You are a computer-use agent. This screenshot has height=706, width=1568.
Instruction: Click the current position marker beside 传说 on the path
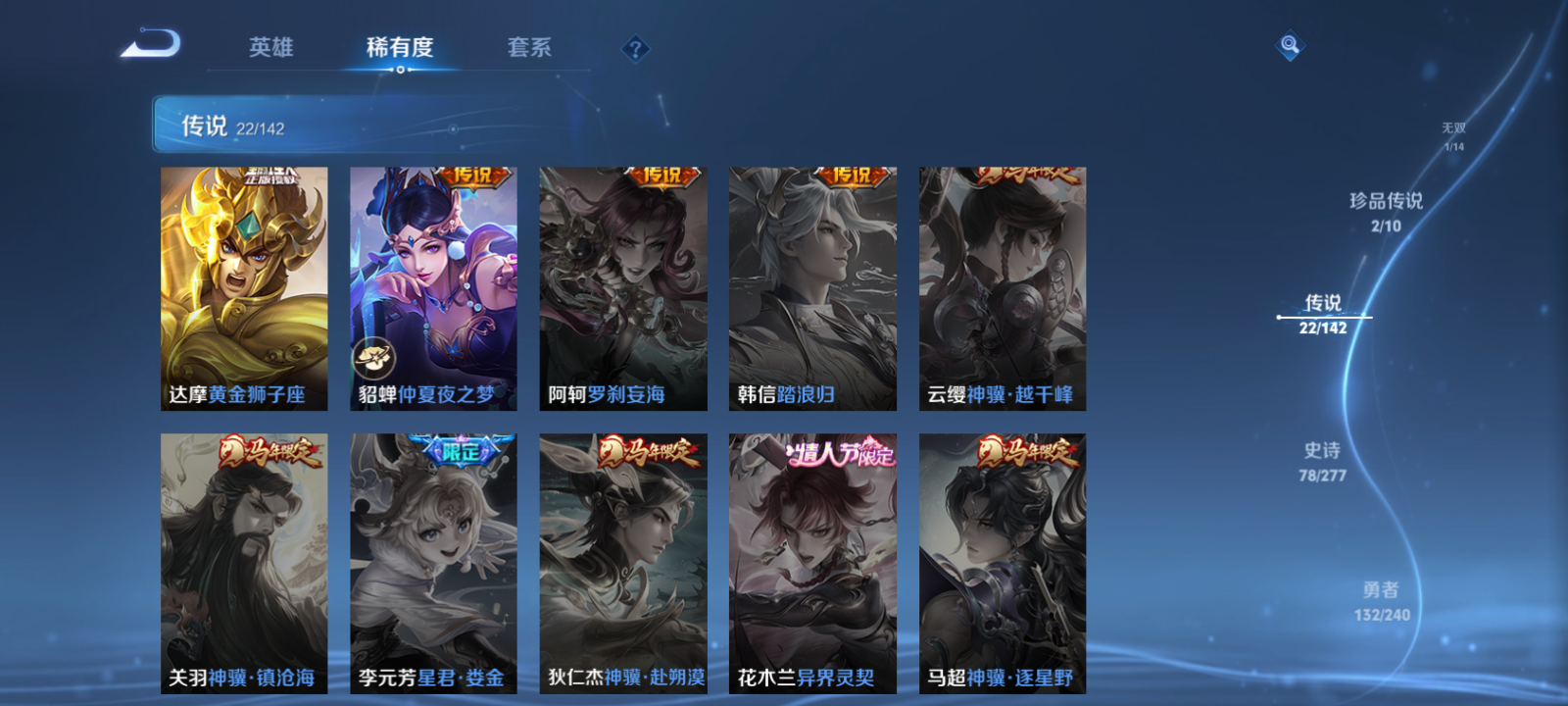point(1279,316)
